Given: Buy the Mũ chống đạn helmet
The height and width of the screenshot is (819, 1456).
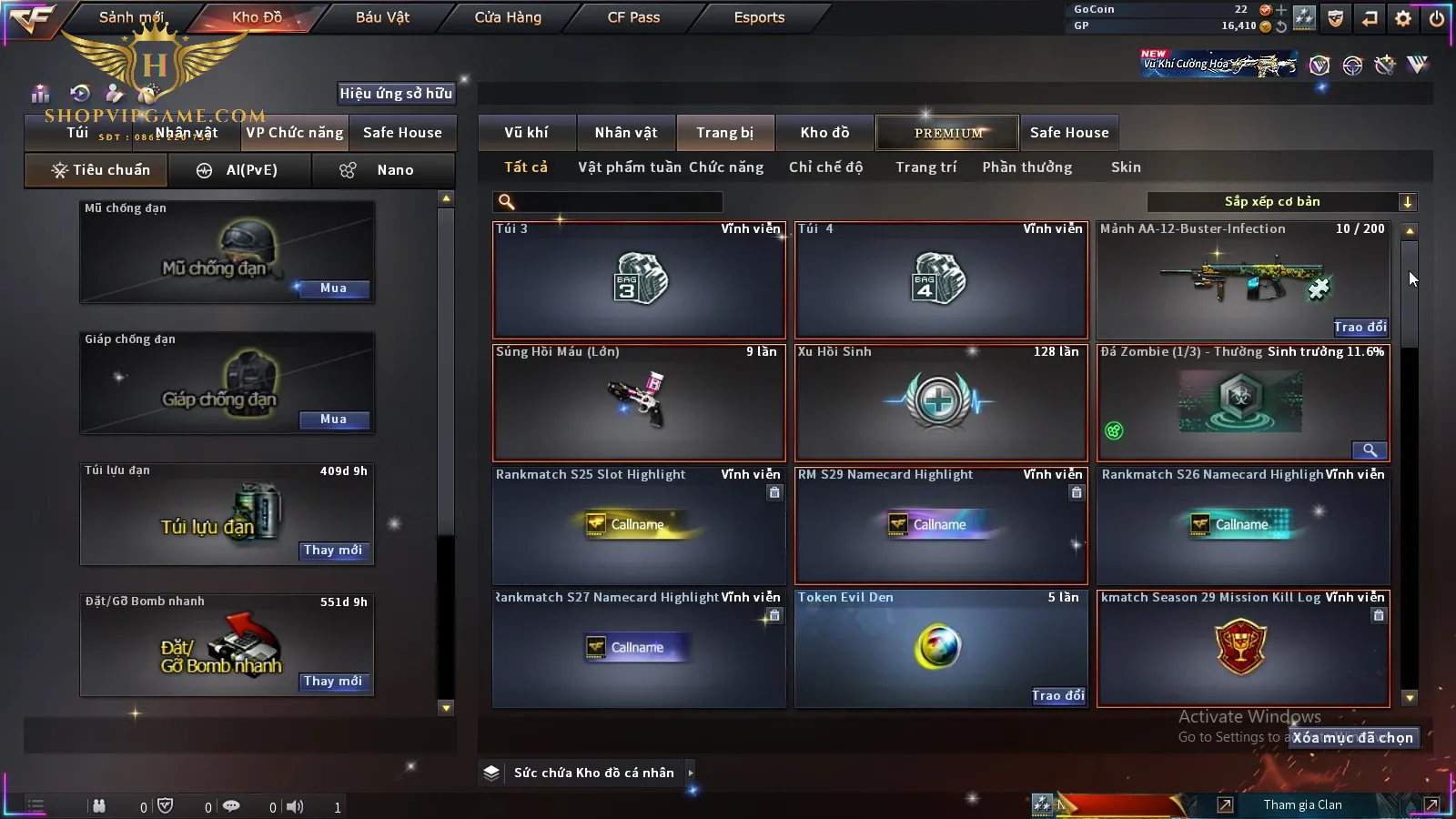Looking at the screenshot, I should pyautogui.click(x=333, y=288).
